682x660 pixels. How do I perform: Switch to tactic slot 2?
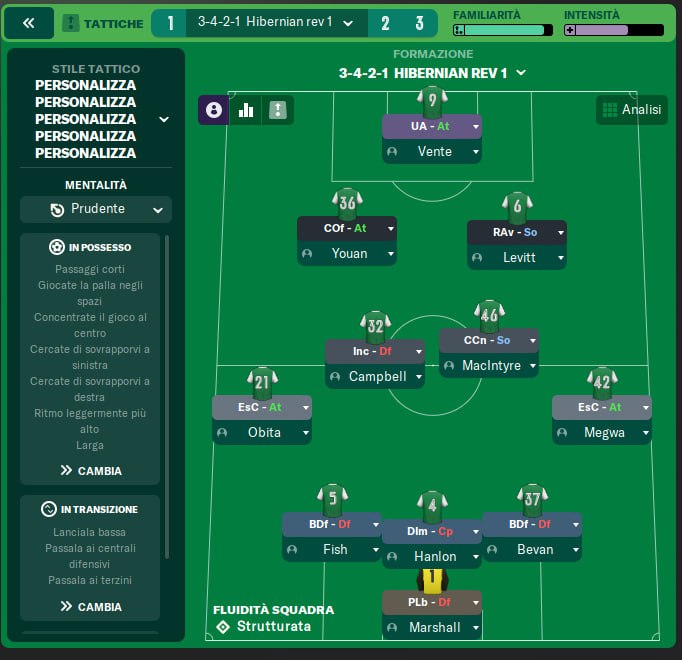tap(385, 23)
